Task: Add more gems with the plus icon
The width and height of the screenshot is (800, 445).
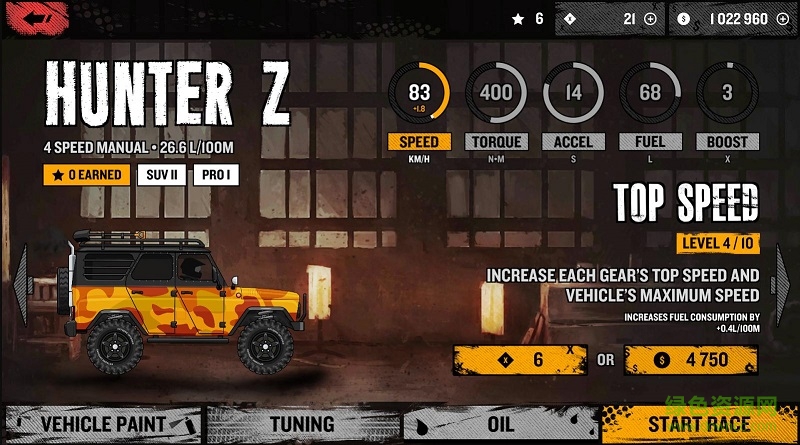Action: point(650,19)
